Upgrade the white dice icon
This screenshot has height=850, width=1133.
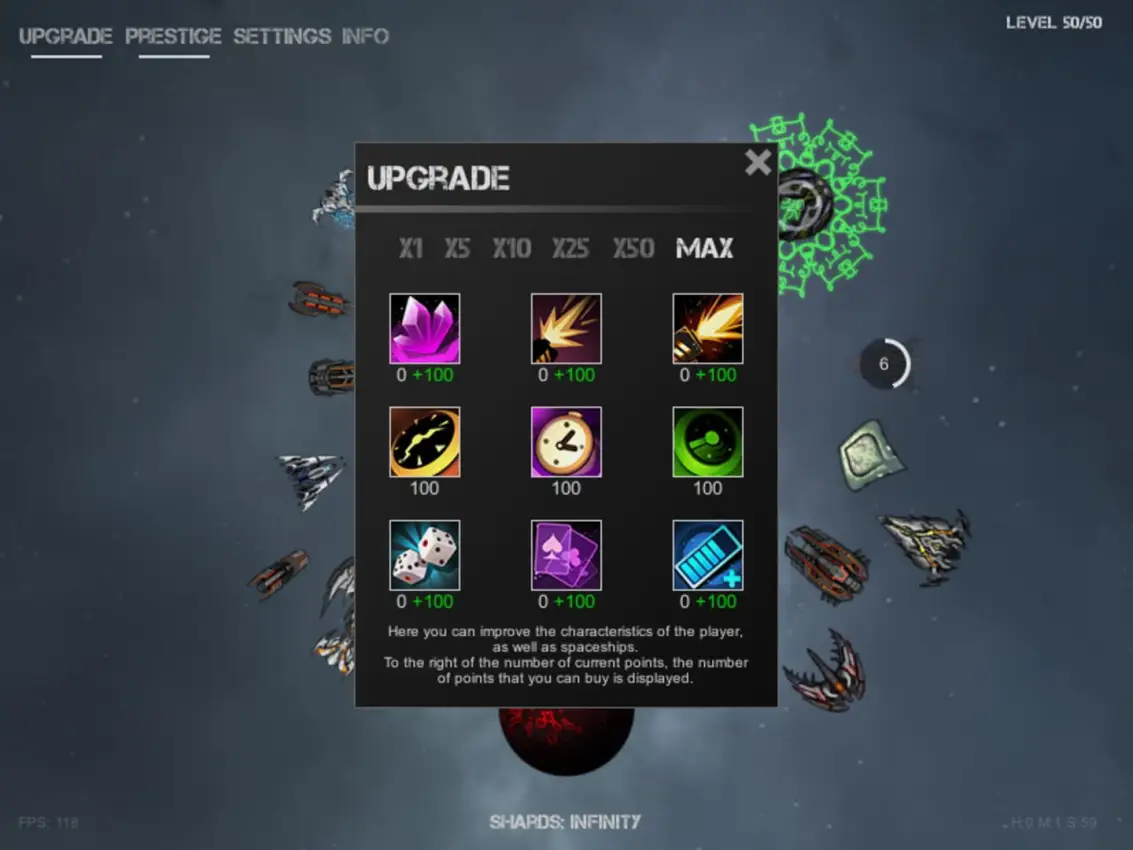tap(425, 555)
